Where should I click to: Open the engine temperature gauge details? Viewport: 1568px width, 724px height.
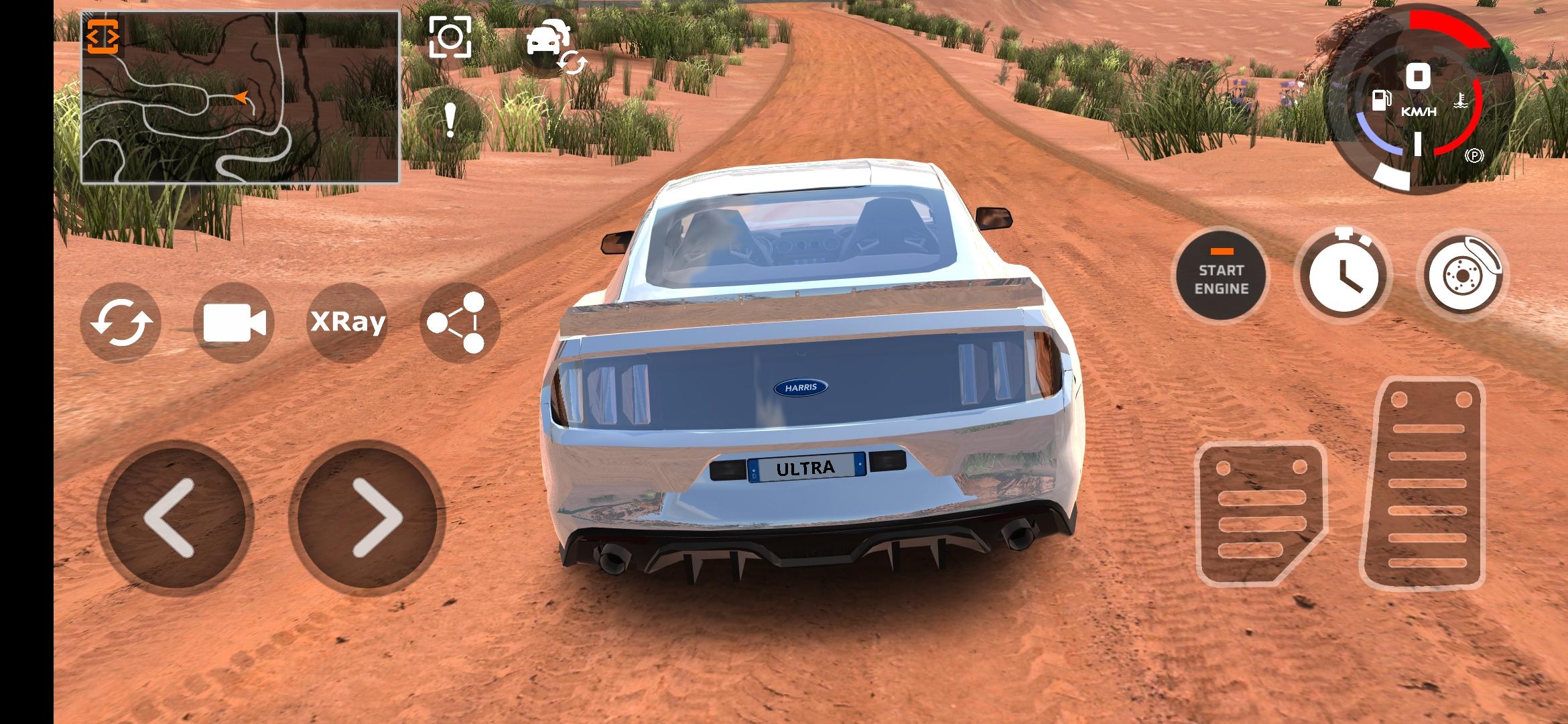tap(1461, 101)
